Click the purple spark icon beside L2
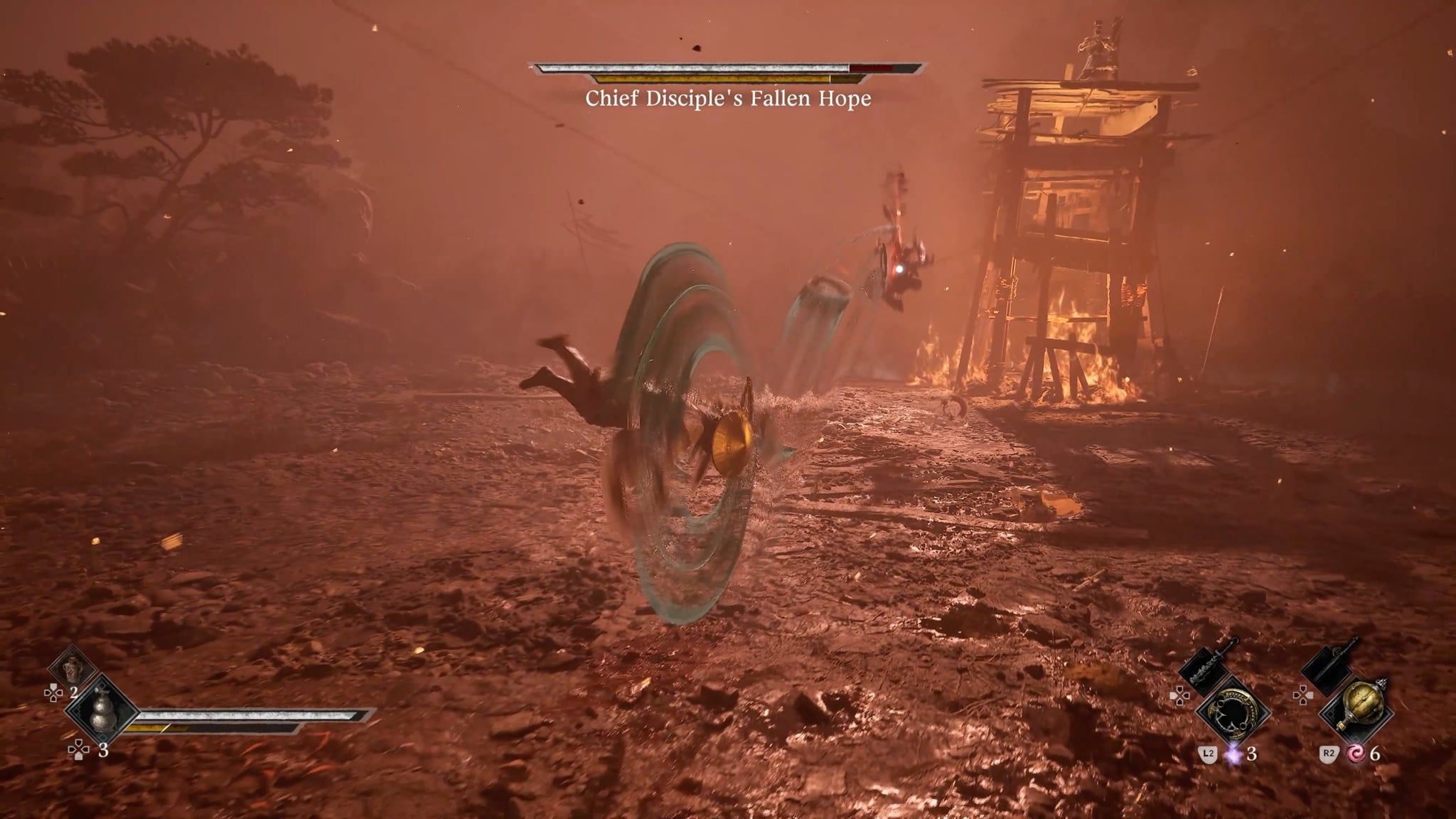Viewport: 1456px width, 819px height. tap(1233, 754)
